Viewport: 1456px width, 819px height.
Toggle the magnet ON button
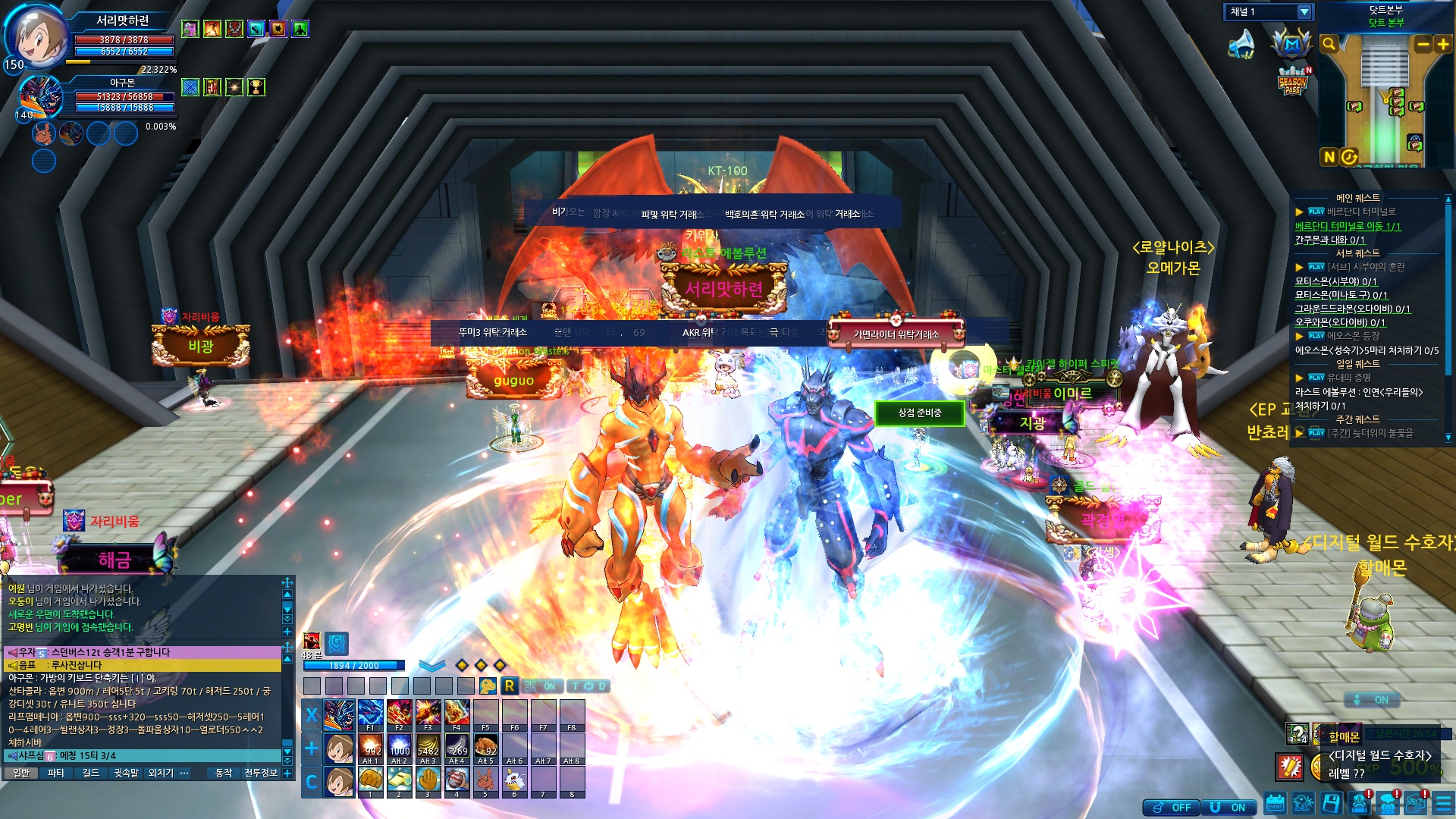click(1228, 808)
